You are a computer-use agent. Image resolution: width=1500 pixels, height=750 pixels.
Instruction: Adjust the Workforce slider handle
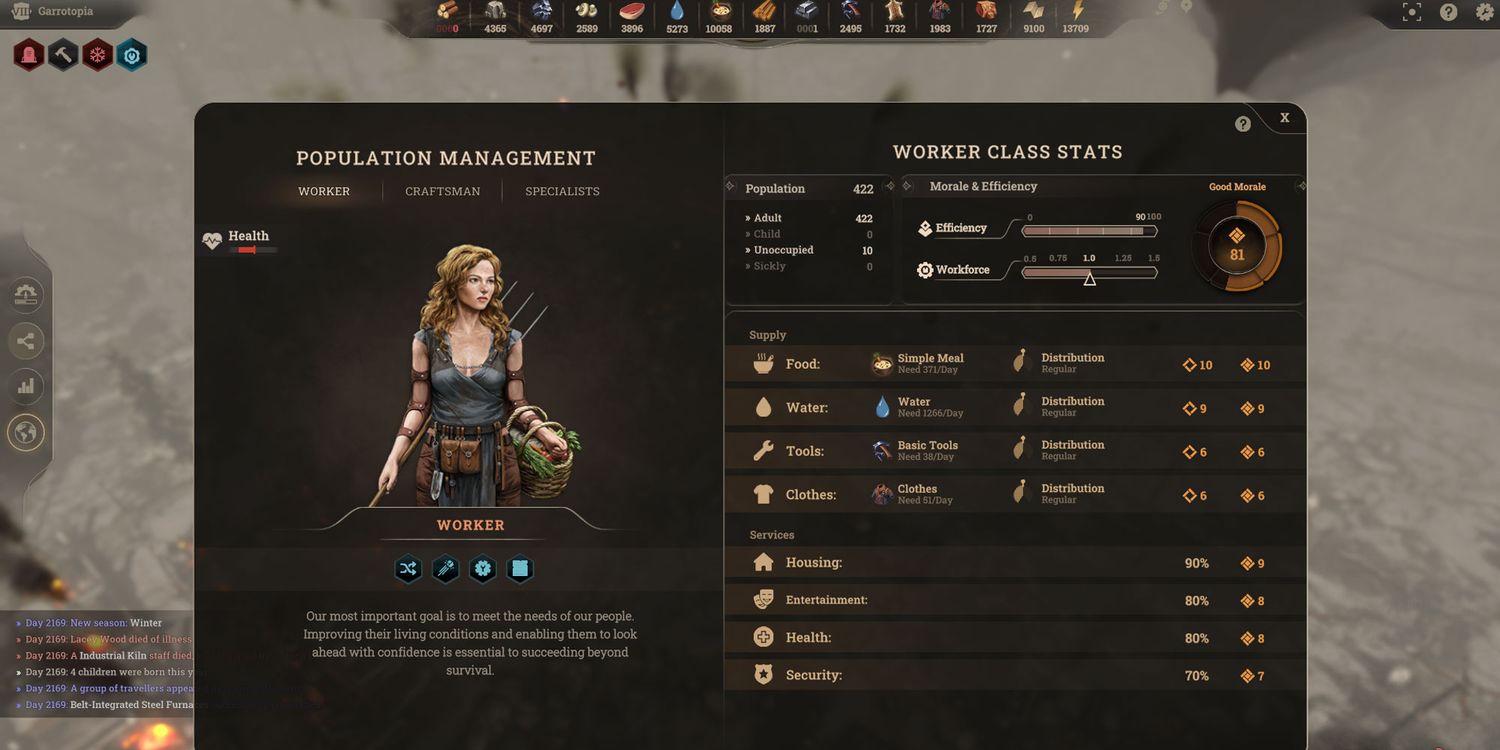pyautogui.click(x=1090, y=279)
